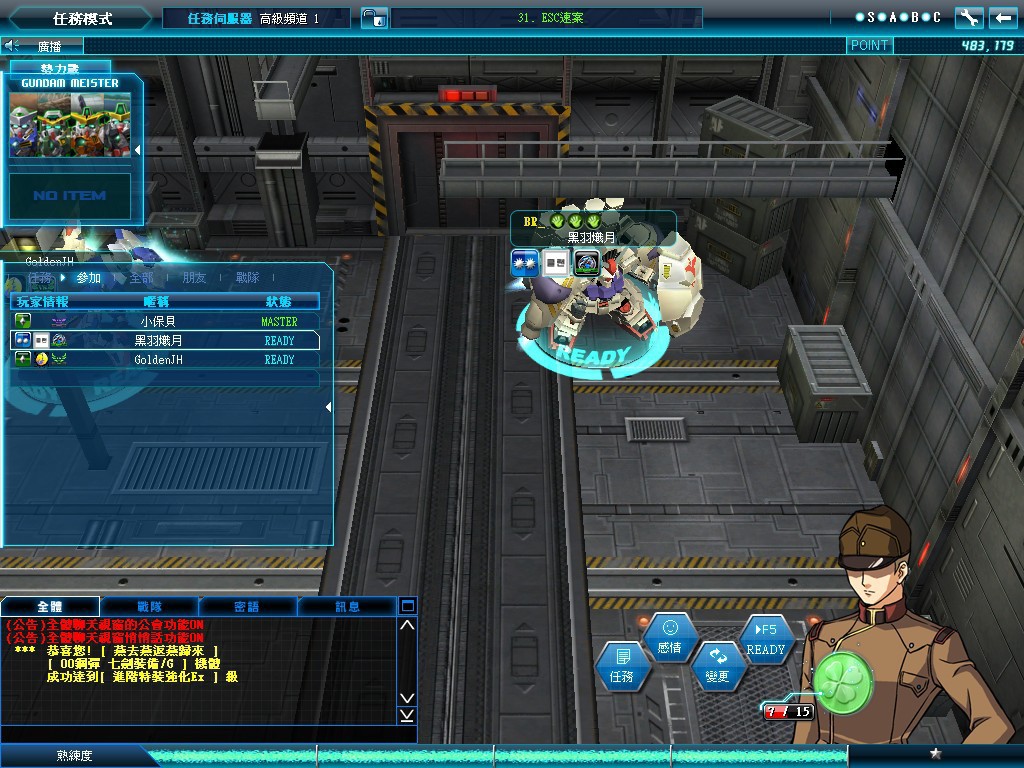Click the 變更 change hexagon button
Screen dimensions: 1024x768
pos(718,666)
